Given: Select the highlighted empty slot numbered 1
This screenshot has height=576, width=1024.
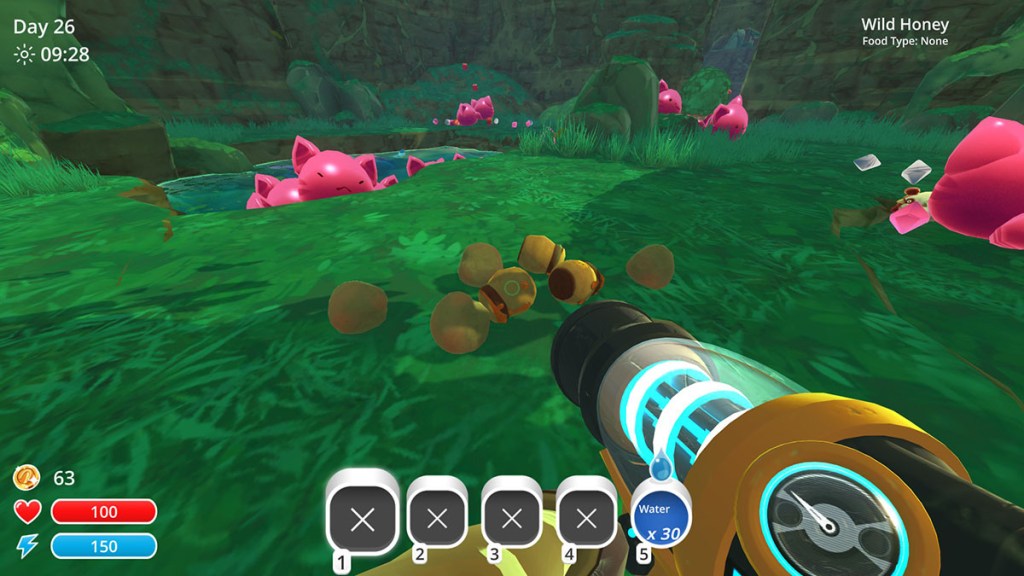Looking at the screenshot, I should [363, 518].
